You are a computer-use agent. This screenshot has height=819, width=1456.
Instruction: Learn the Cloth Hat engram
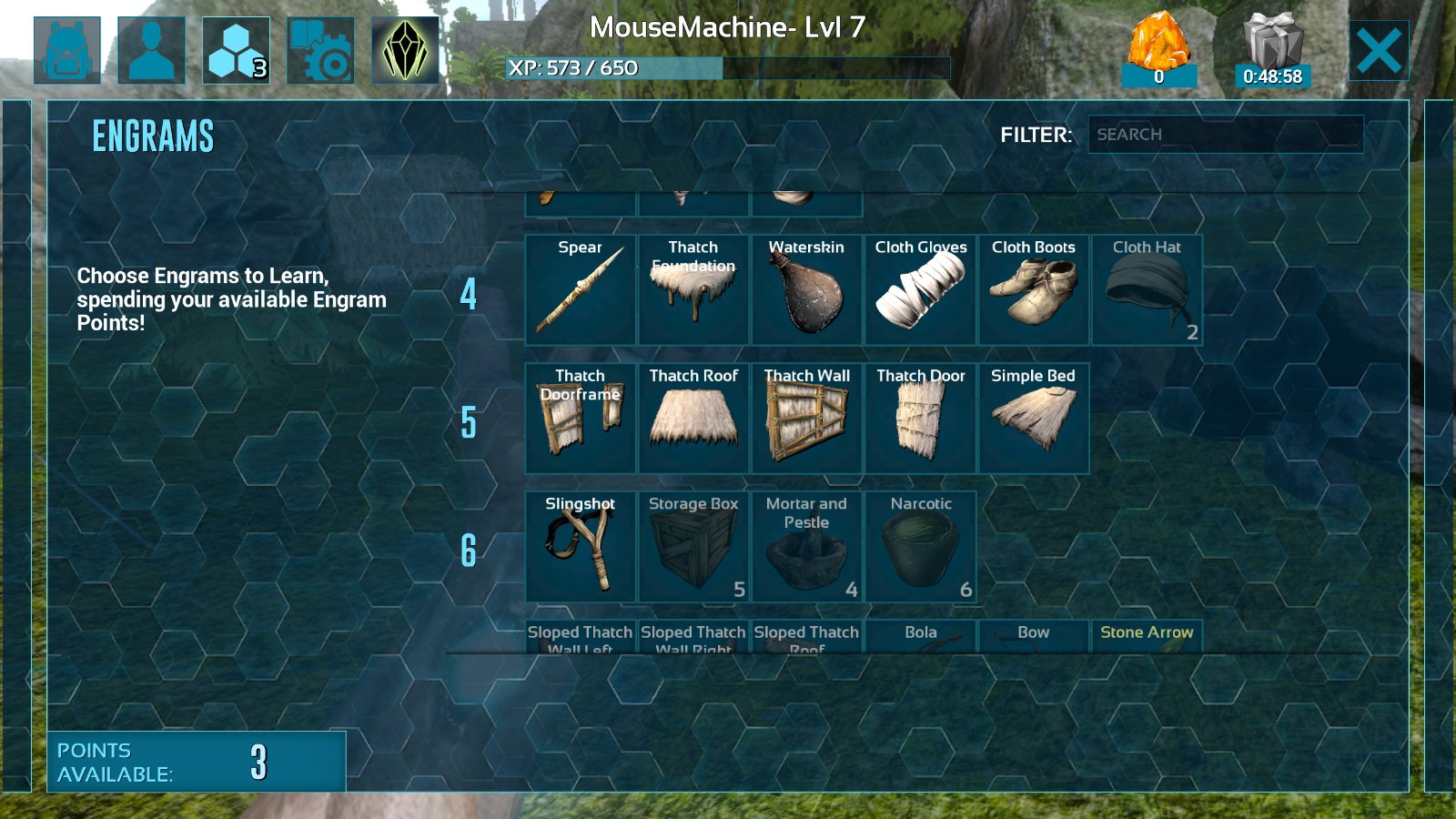pyautogui.click(x=1147, y=290)
